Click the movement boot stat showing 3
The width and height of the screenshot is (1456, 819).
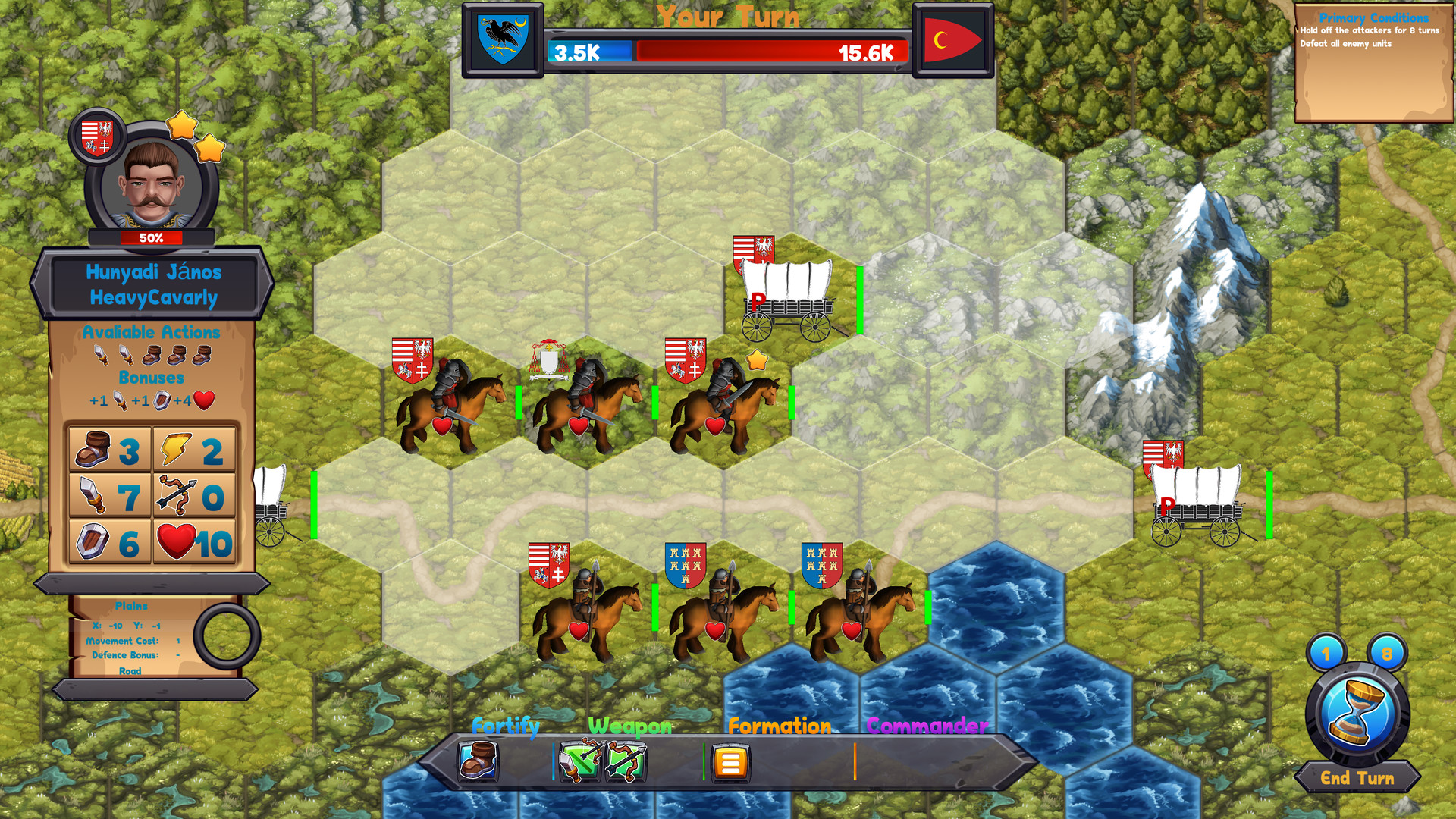[108, 450]
